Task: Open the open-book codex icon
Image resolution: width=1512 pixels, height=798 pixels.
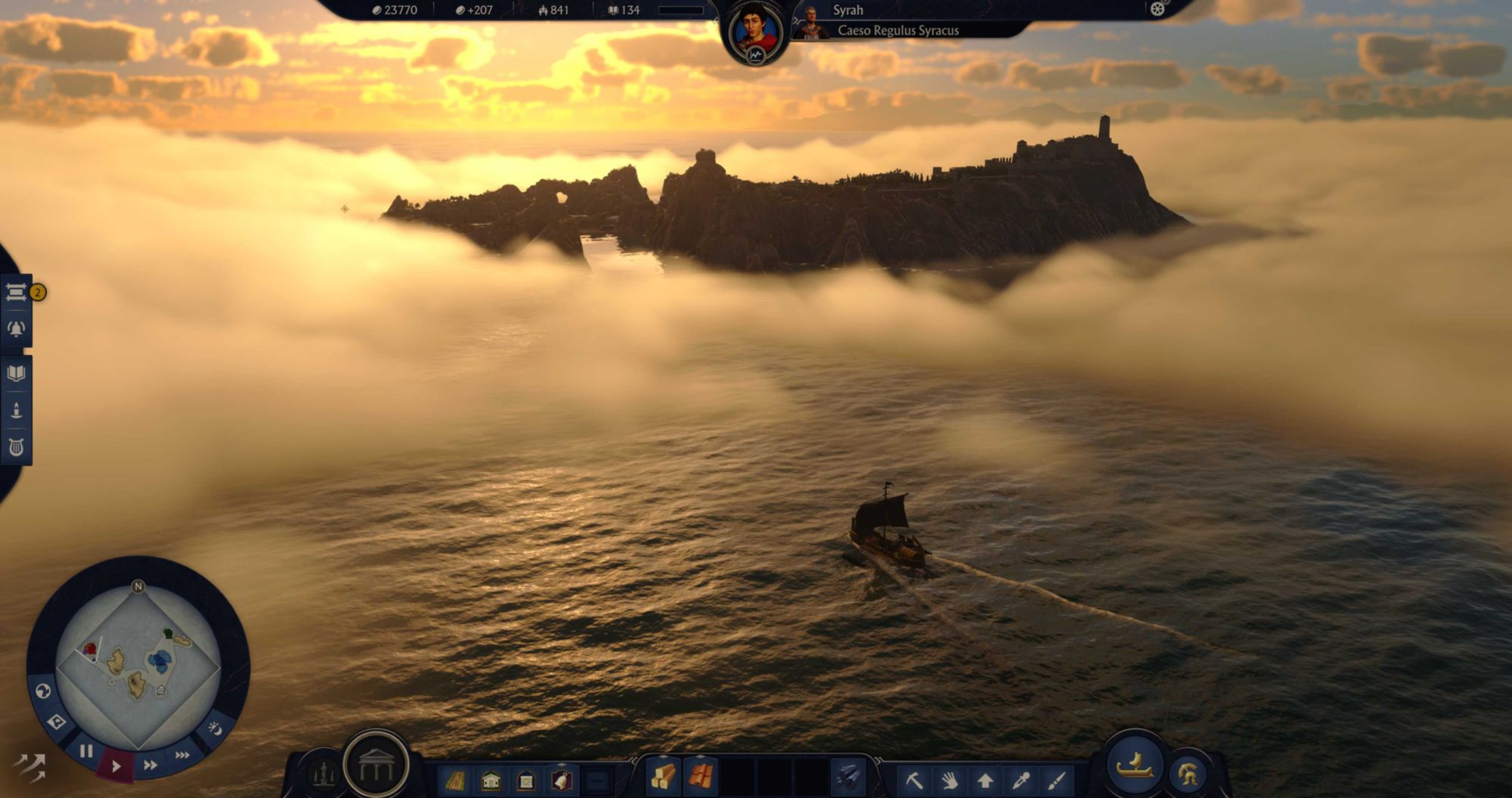Action: pos(16,373)
